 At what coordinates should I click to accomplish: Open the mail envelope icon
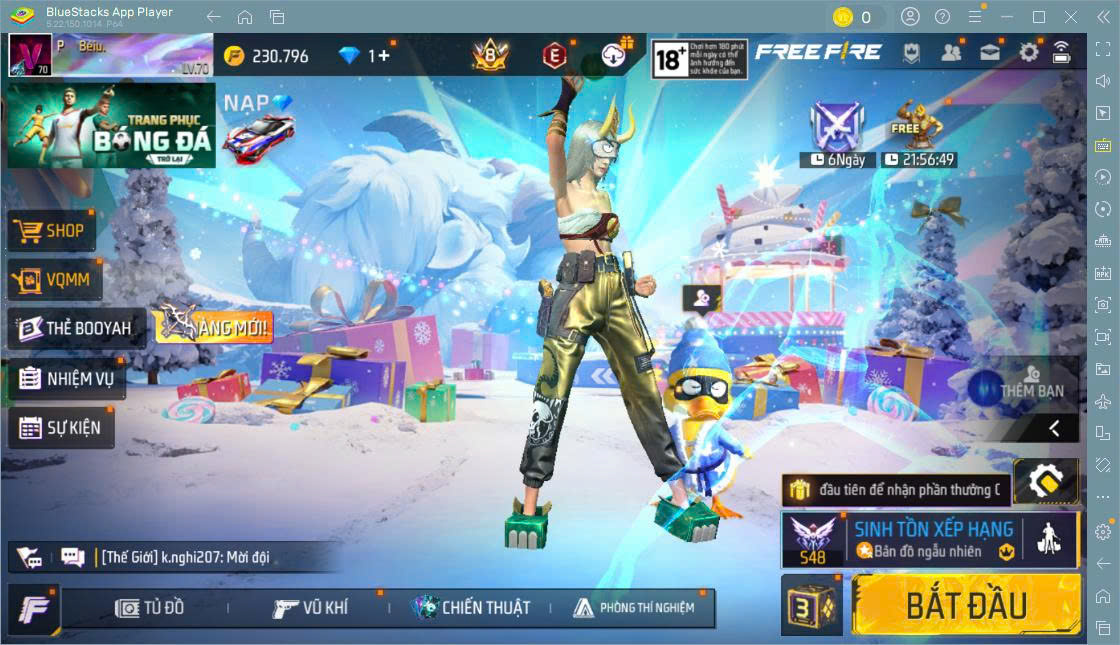pyautogui.click(x=990, y=52)
